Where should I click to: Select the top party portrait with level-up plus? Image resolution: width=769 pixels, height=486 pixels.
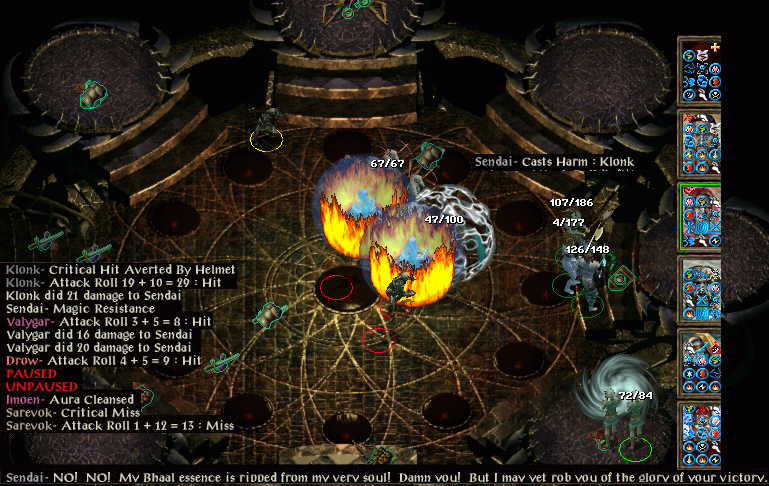tap(700, 70)
